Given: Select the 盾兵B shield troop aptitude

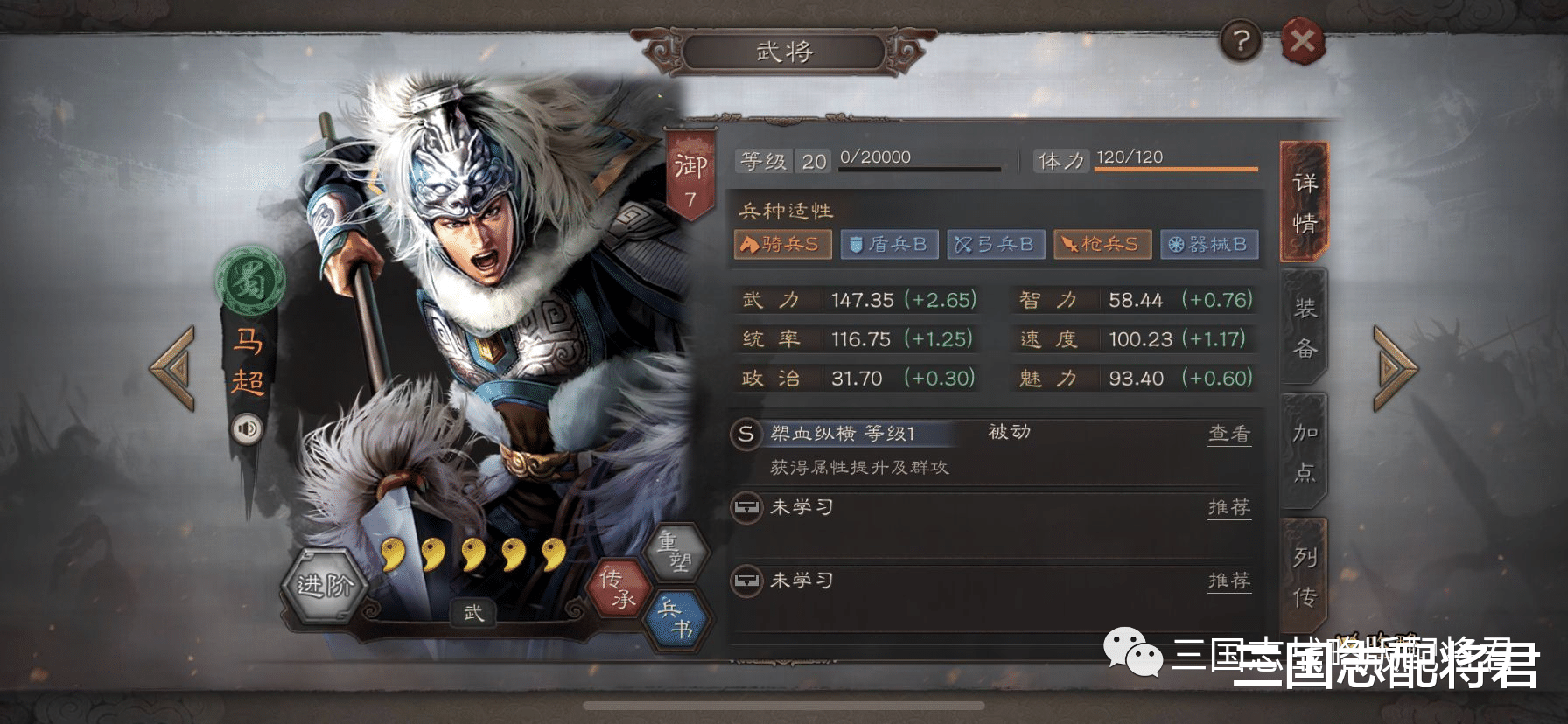Looking at the screenshot, I should click(x=889, y=245).
